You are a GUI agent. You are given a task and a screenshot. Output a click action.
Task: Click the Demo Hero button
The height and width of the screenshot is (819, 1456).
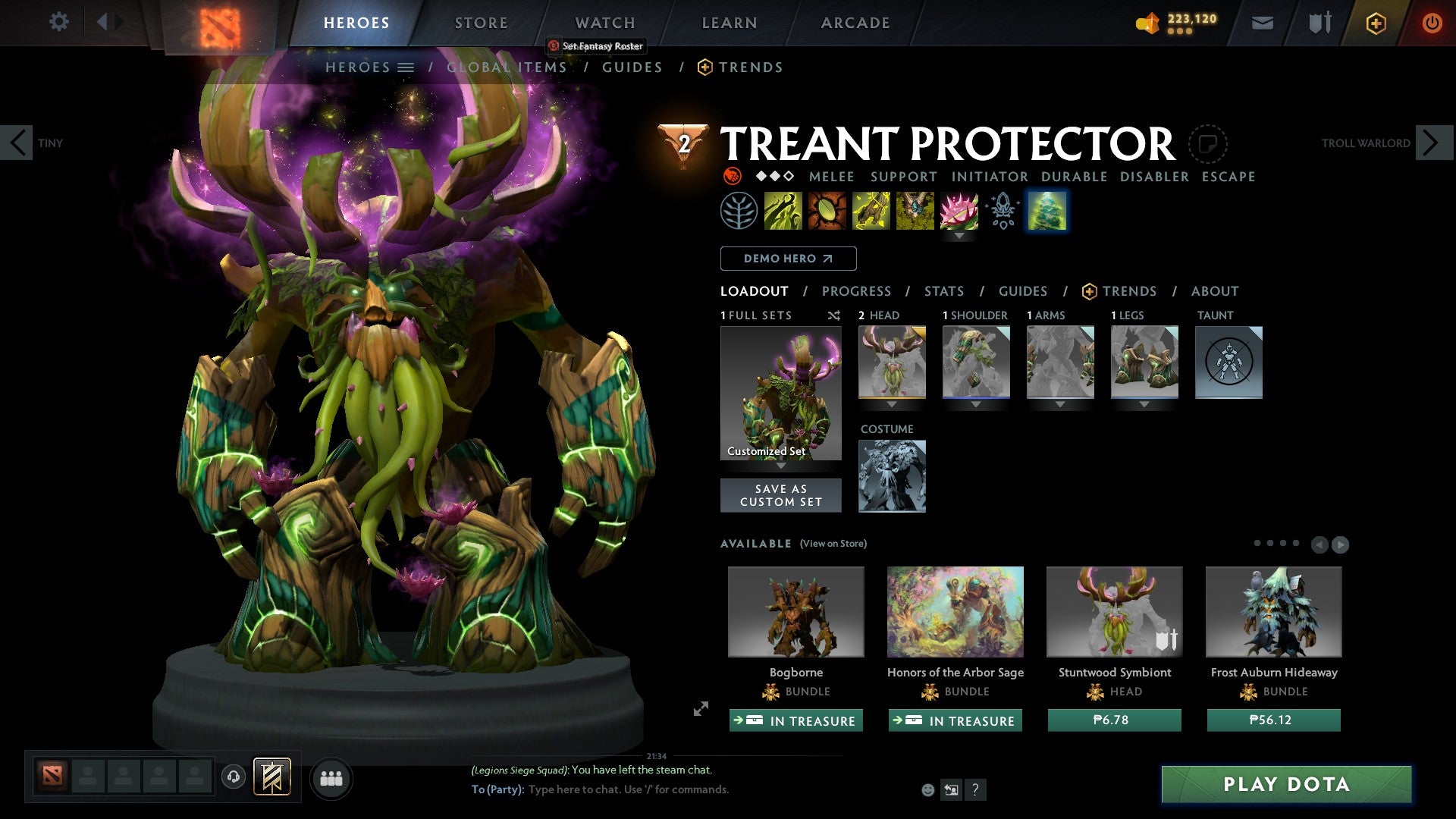pyautogui.click(x=787, y=258)
